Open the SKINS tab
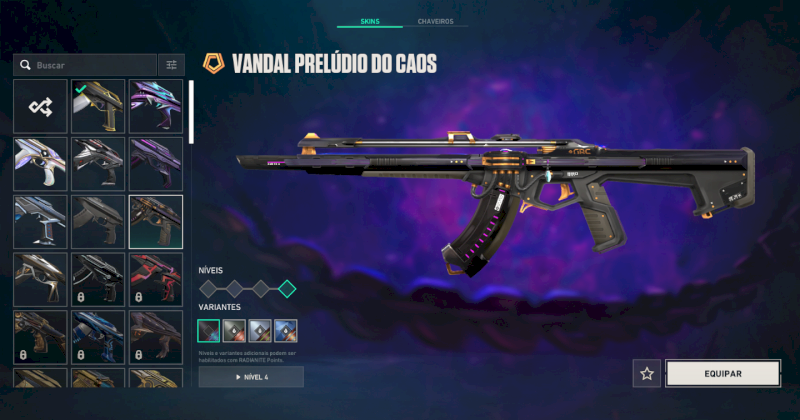 [369, 21]
